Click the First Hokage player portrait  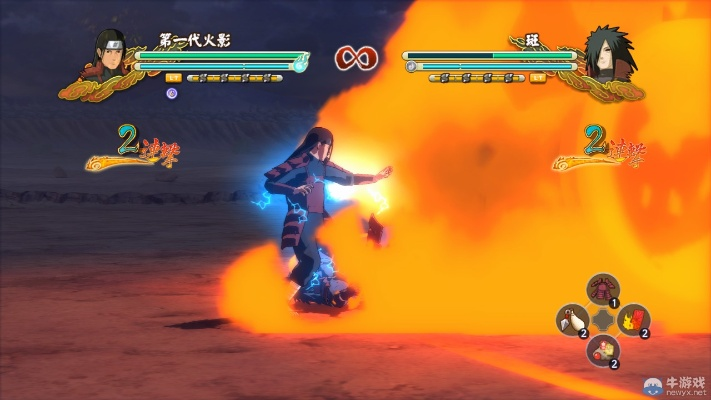tap(111, 53)
